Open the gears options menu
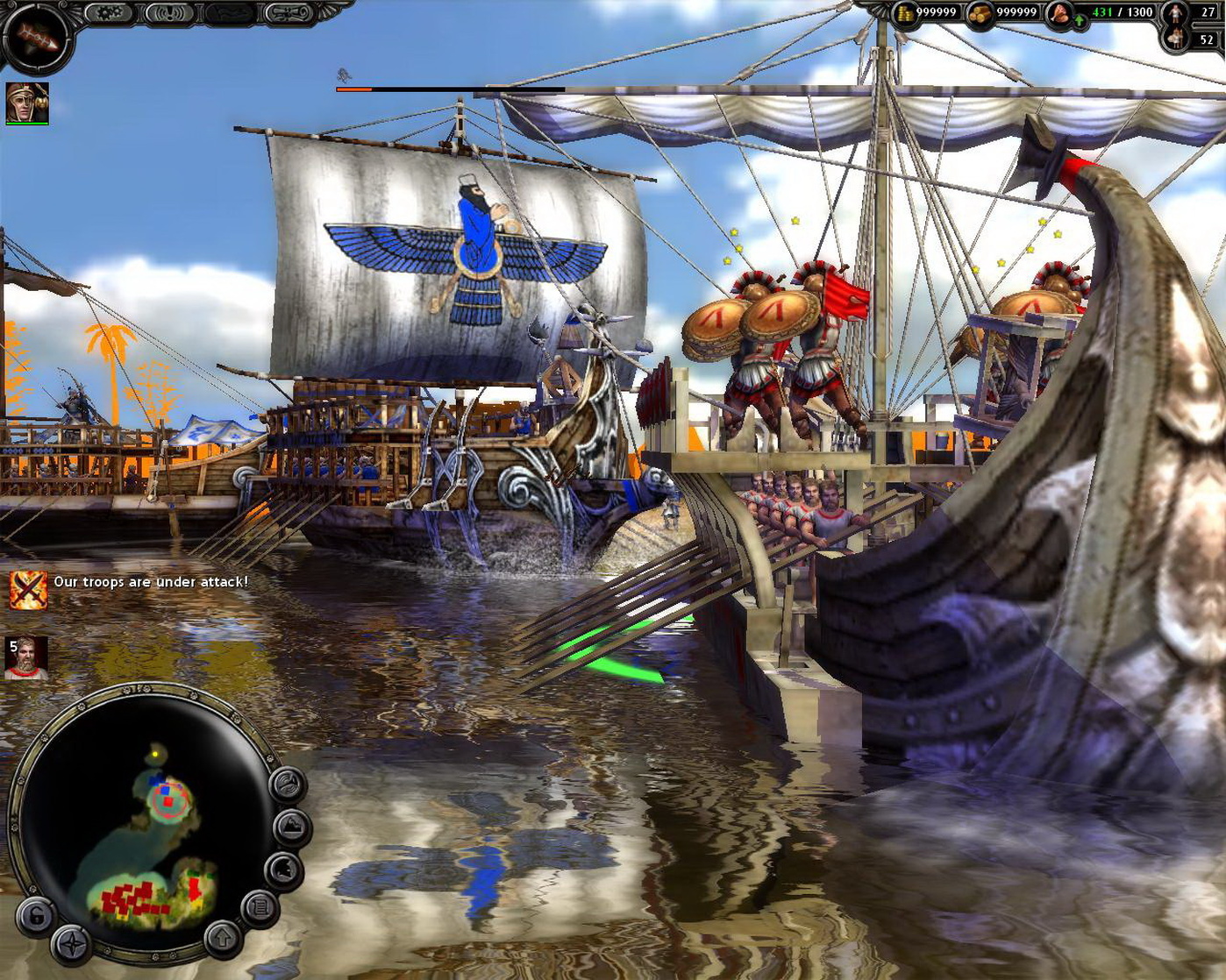Image resolution: width=1226 pixels, height=980 pixels. click(109, 13)
